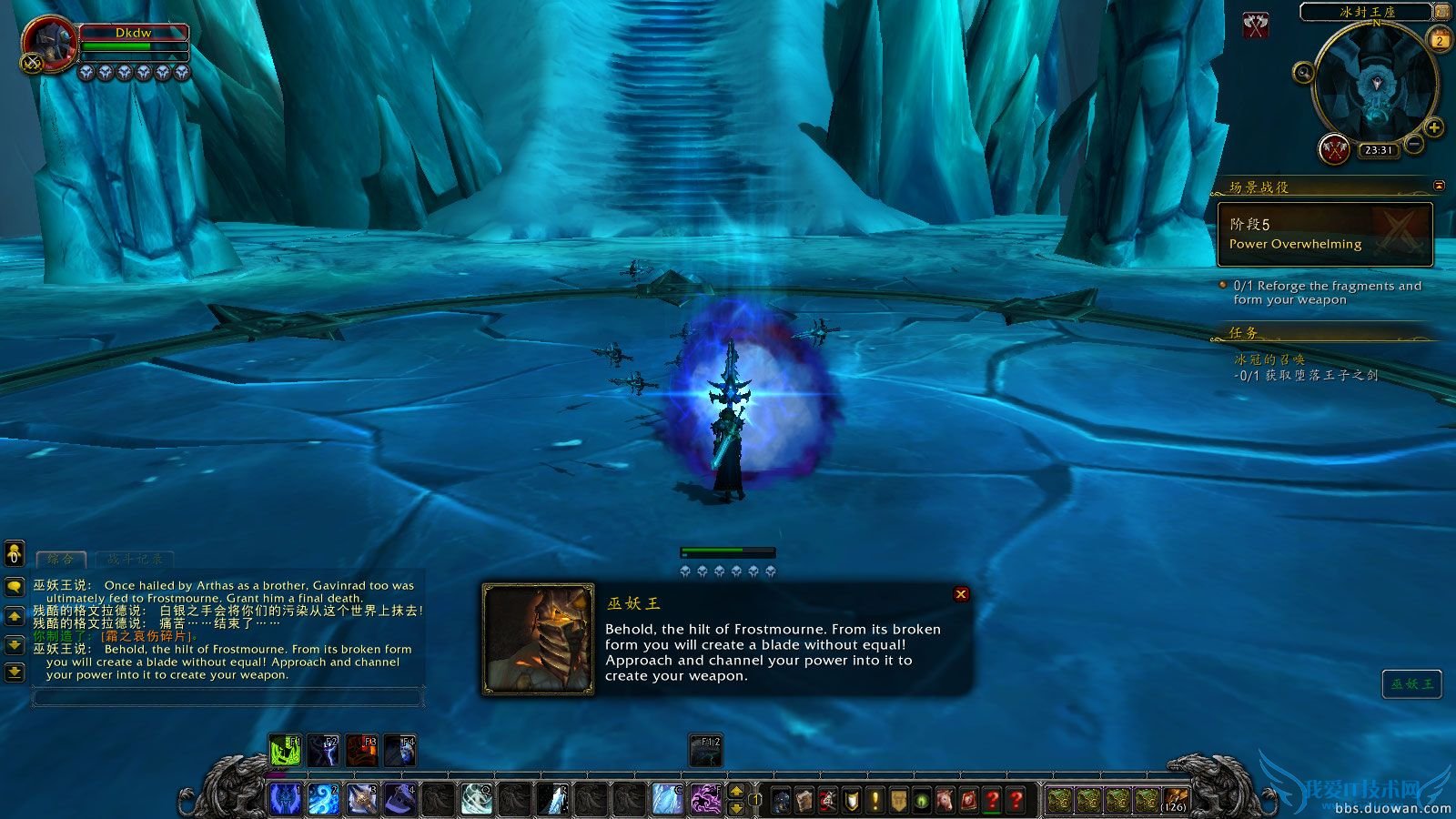The width and height of the screenshot is (1456, 819).
Task: Dismiss the 巫妖王 dialog with the X button
Action: click(961, 593)
